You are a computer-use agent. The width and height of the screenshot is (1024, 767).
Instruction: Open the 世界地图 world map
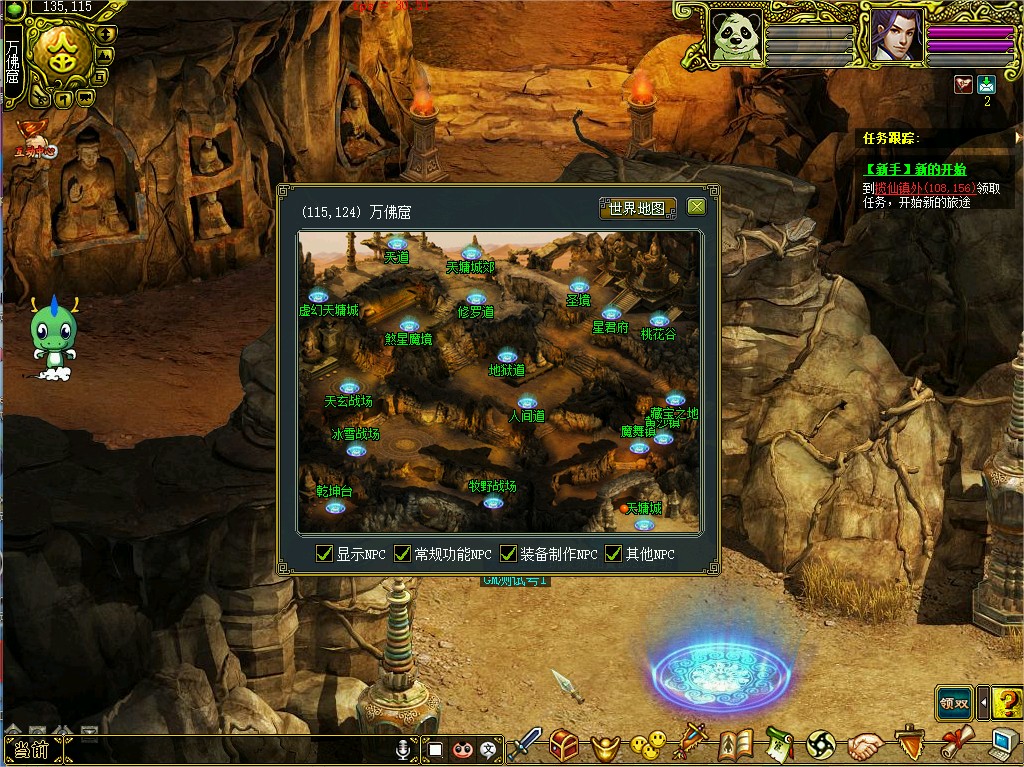[x=637, y=208]
